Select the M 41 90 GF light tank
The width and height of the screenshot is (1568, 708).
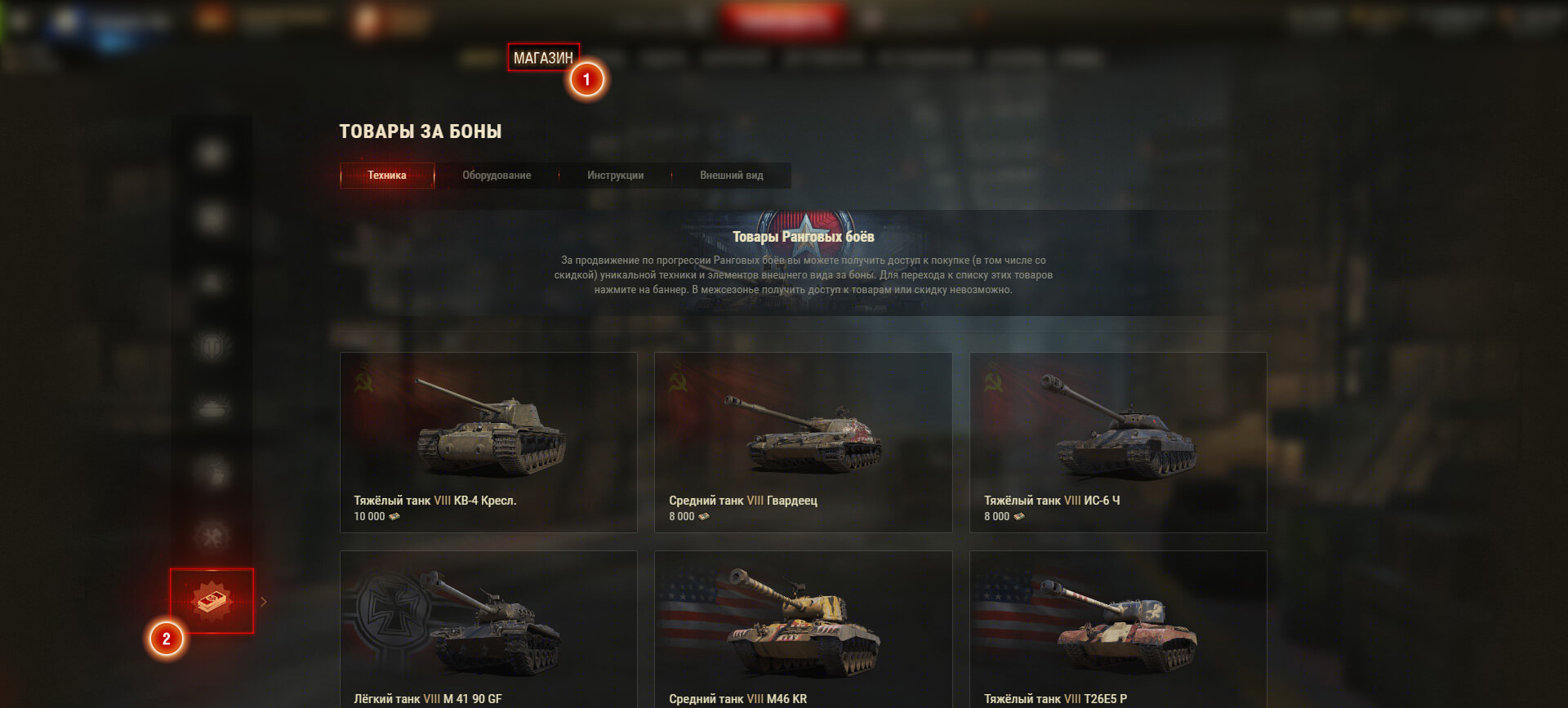click(x=488, y=629)
